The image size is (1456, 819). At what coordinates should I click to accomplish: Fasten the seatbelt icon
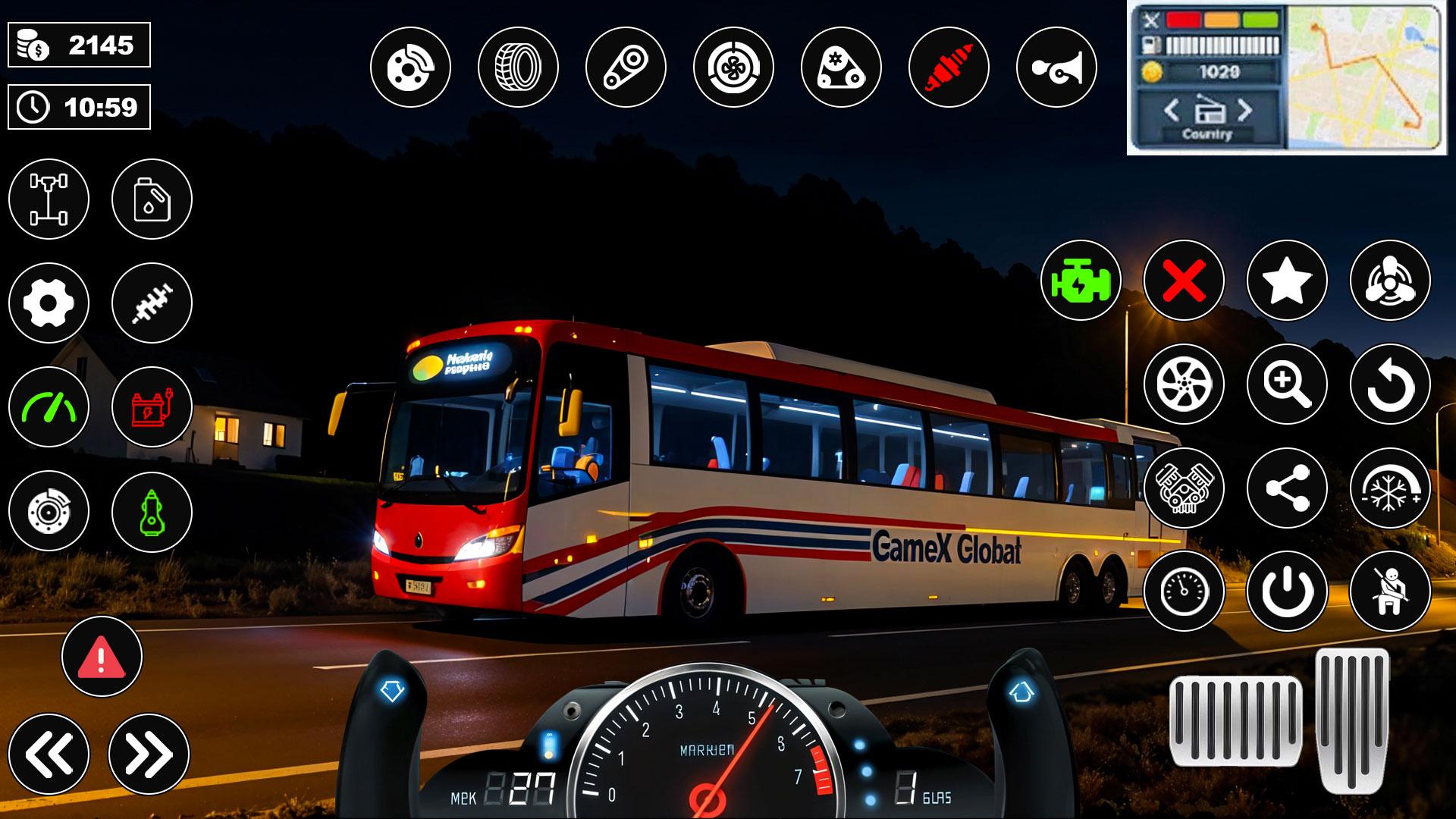(x=1389, y=591)
